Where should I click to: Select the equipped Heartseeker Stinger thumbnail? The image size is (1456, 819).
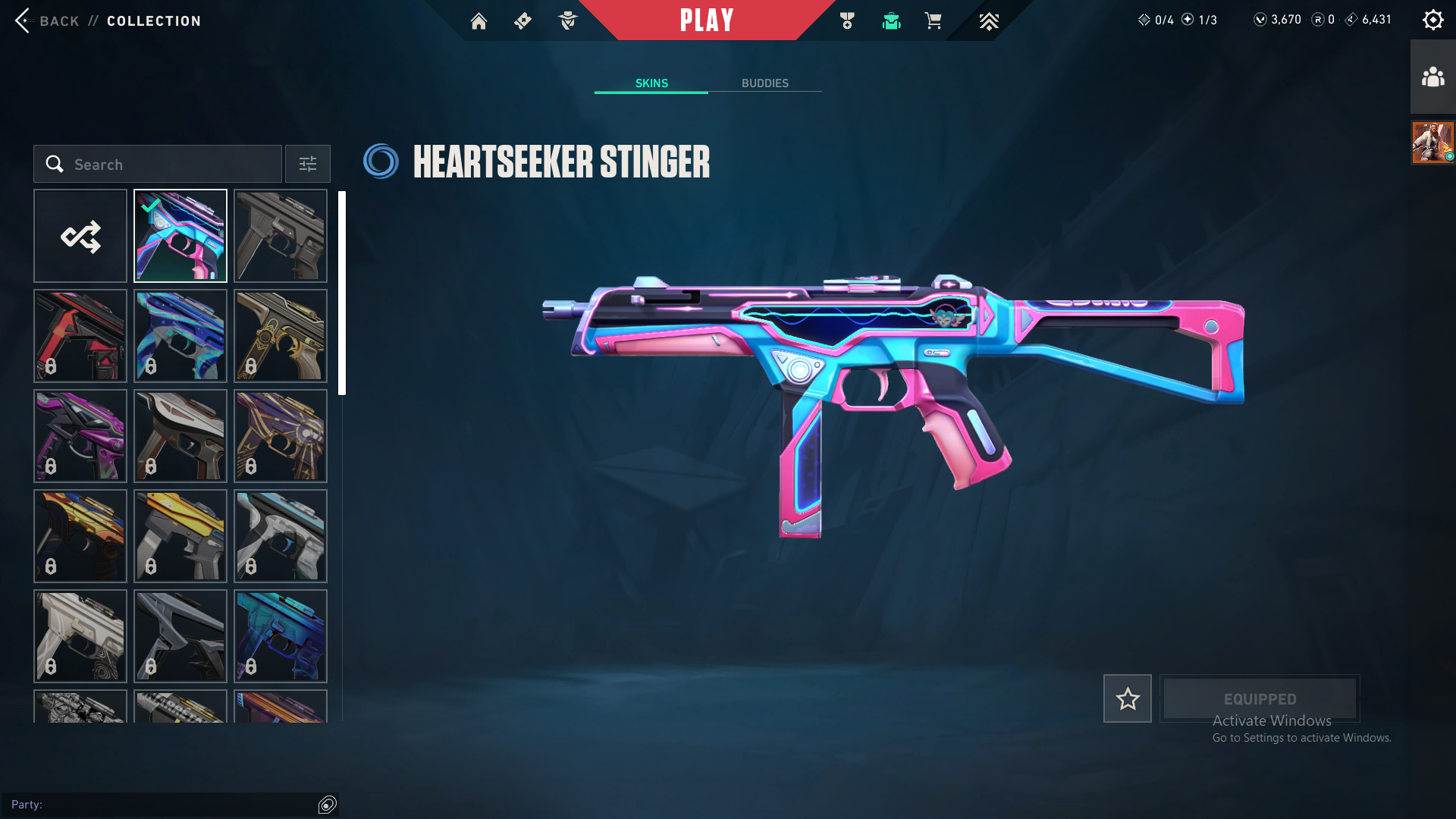[x=180, y=237]
